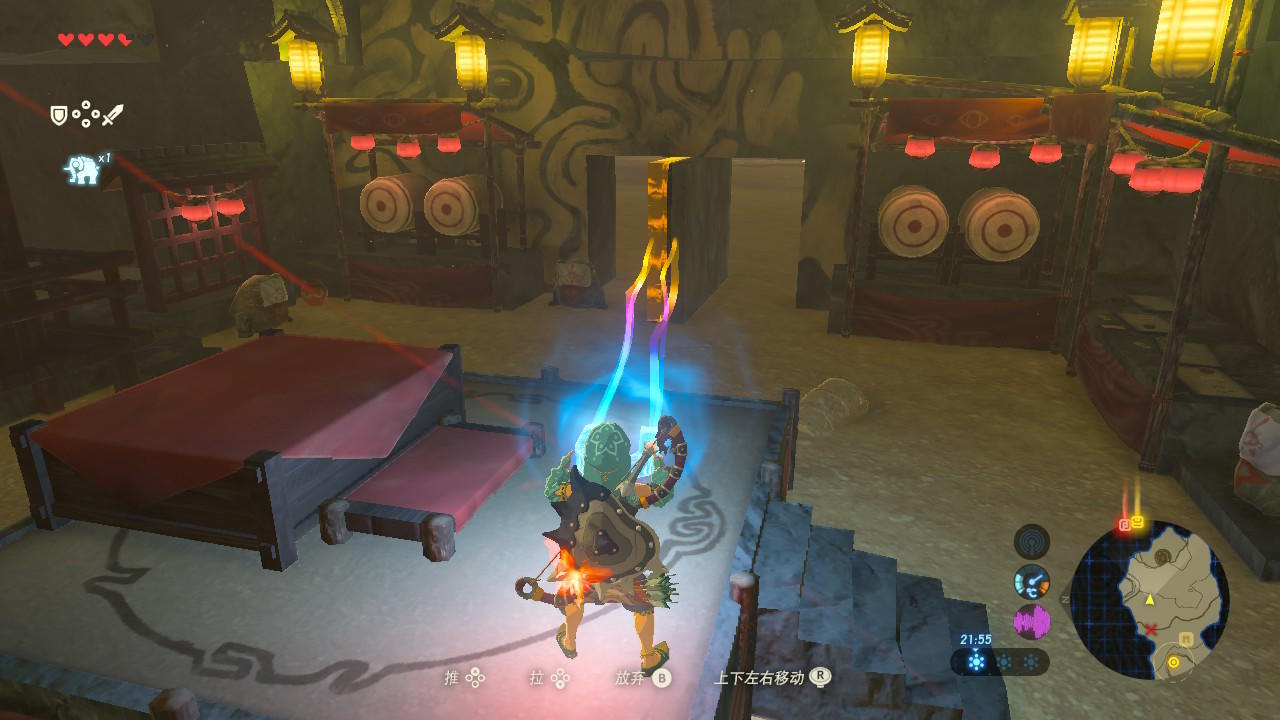Select the red spiral pin above the minimap
The image size is (1280, 720).
pyautogui.click(x=1124, y=523)
